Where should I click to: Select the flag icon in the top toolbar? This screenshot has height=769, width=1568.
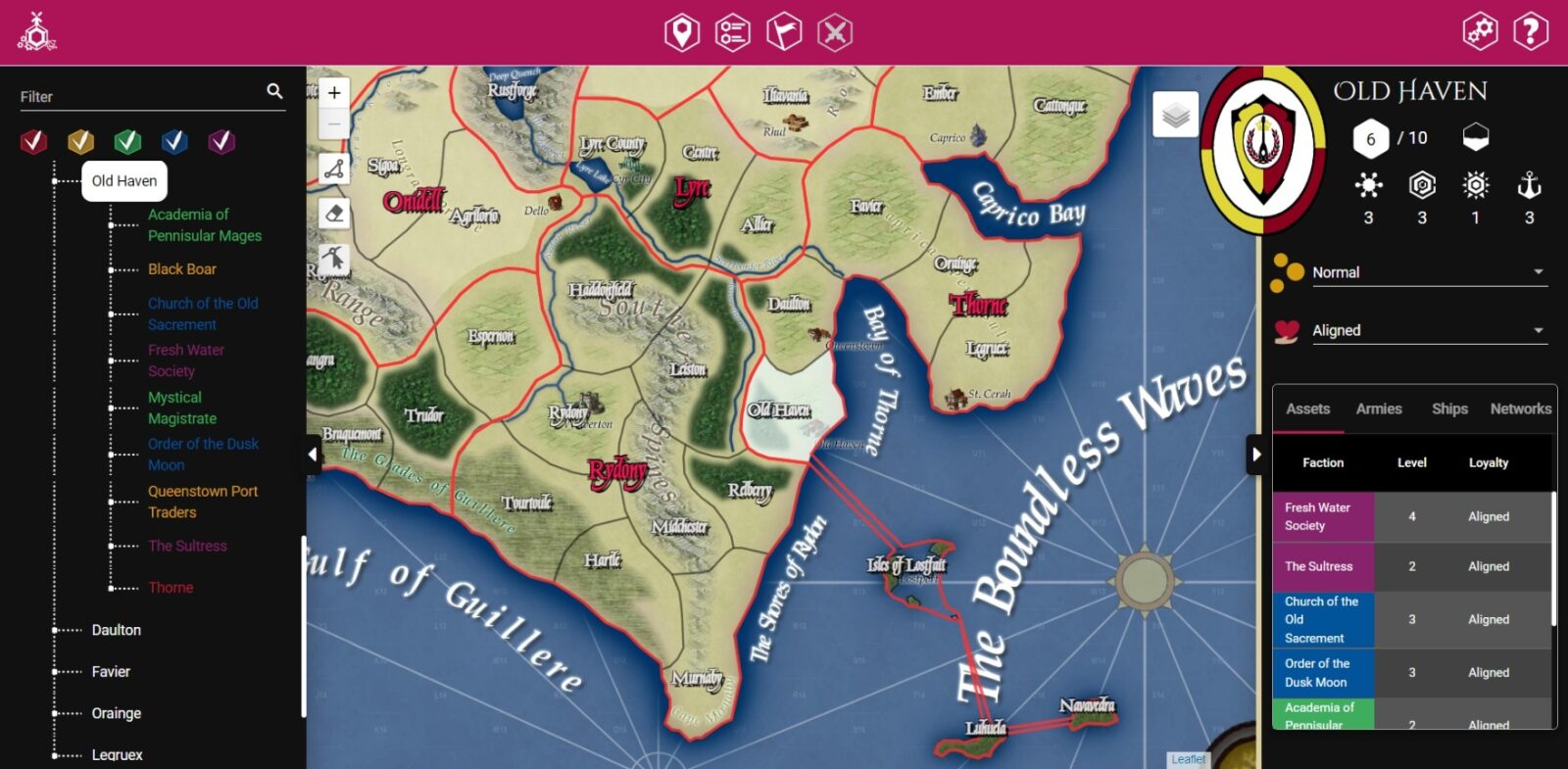click(x=784, y=30)
